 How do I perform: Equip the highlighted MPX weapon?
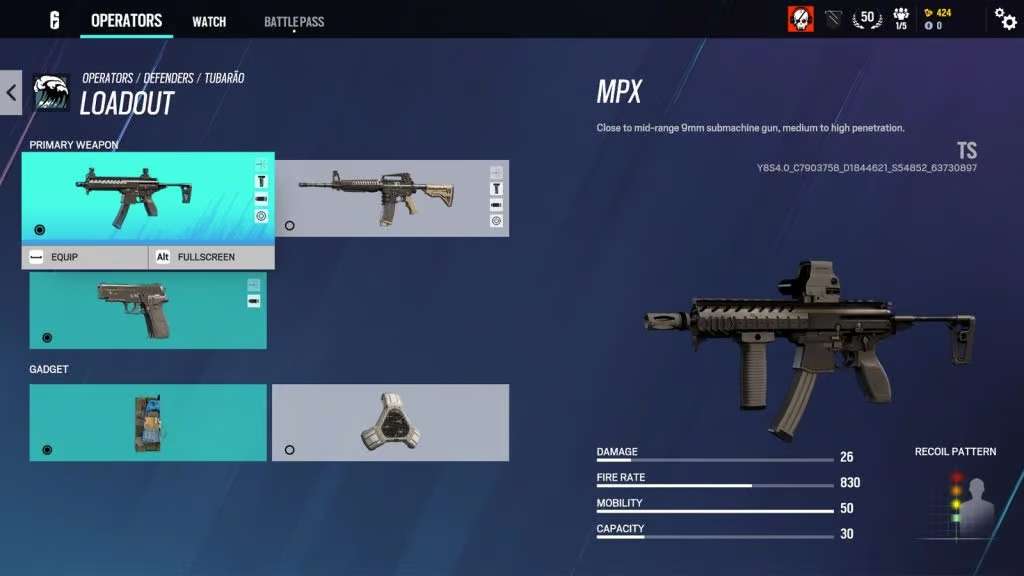tap(85, 257)
